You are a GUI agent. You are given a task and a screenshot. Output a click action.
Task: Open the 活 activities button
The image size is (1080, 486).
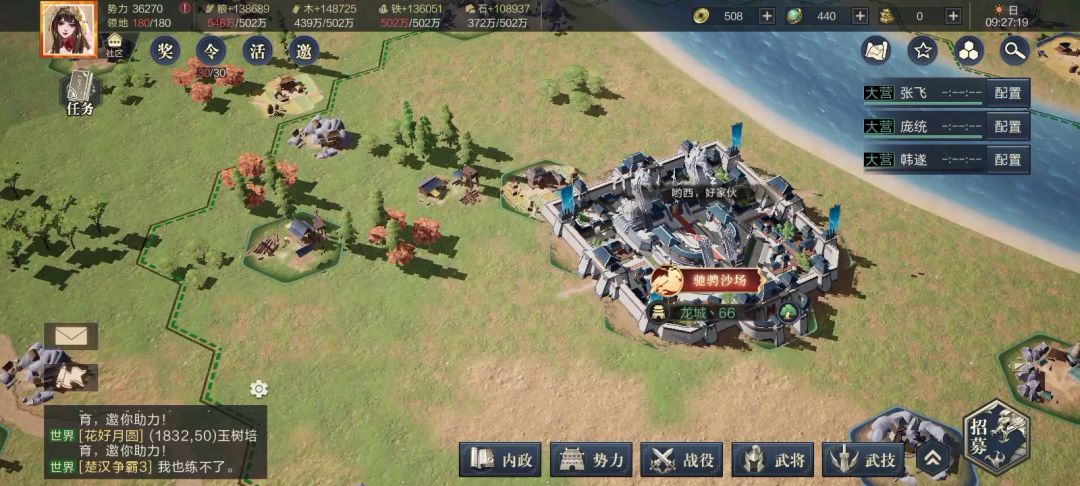(x=258, y=51)
